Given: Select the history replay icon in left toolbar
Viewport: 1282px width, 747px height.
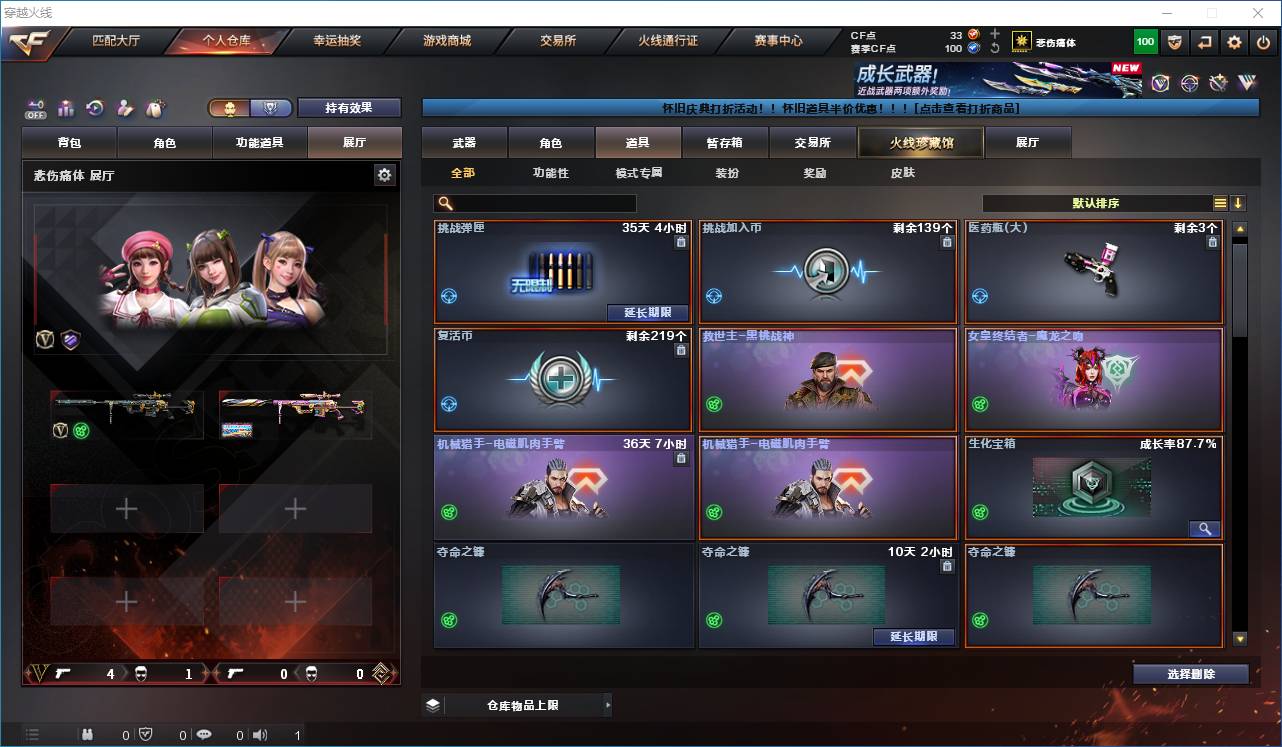Looking at the screenshot, I should click(93, 108).
